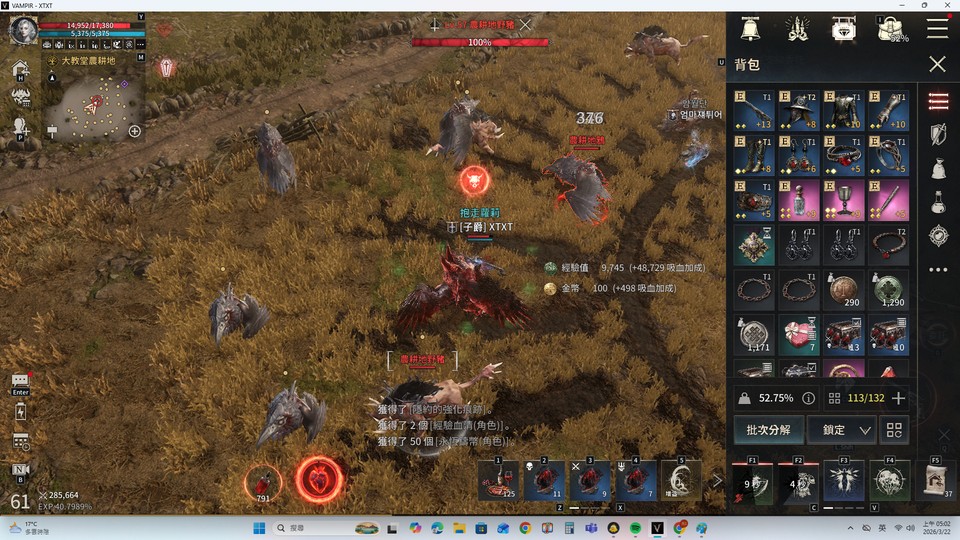The image size is (960, 540).
Task: Use the return scroll in F5 slot
Action: (x=935, y=481)
